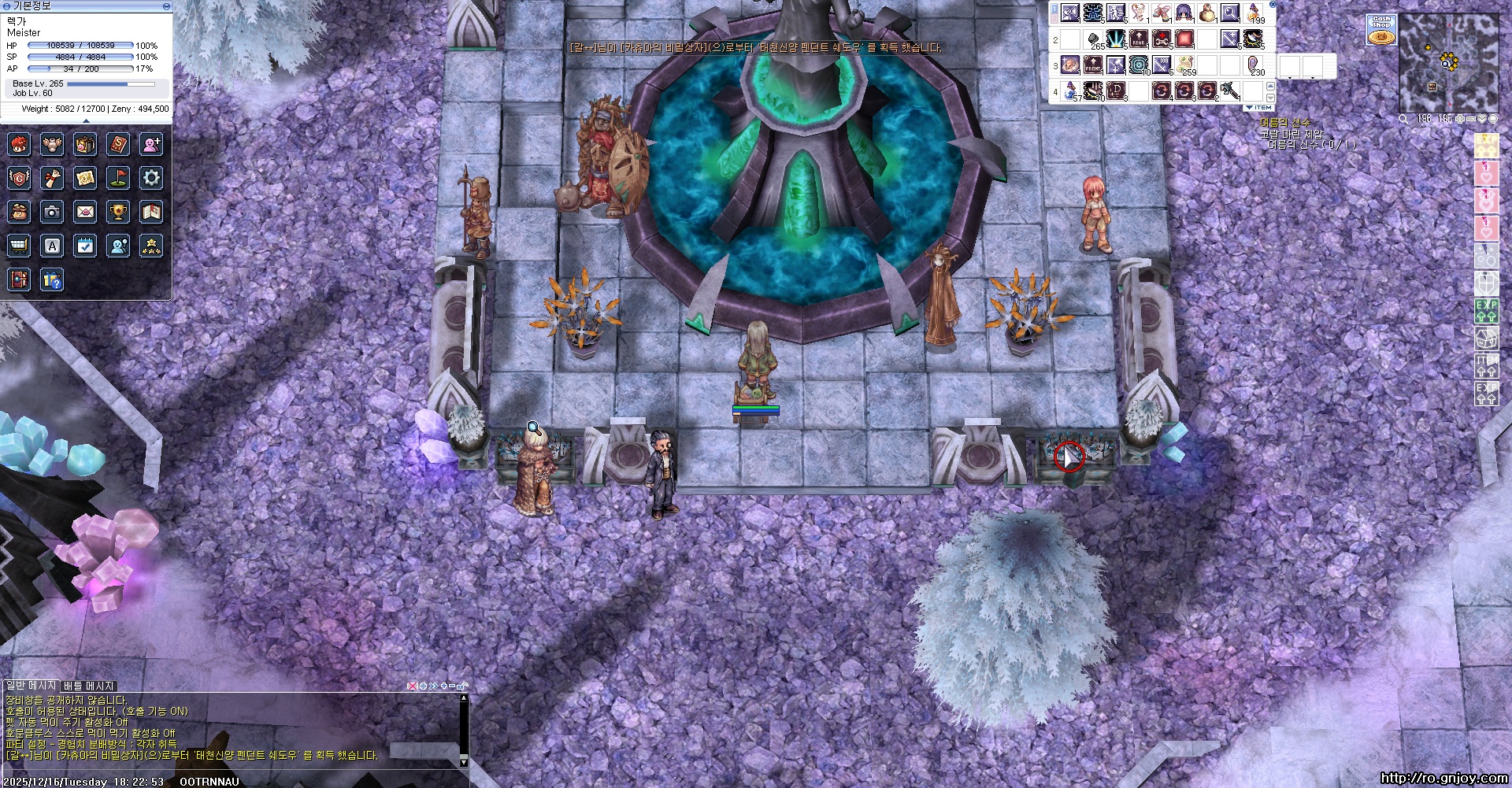
Task: Expand the ITEM dropdown under hotbar
Action: (x=1258, y=108)
